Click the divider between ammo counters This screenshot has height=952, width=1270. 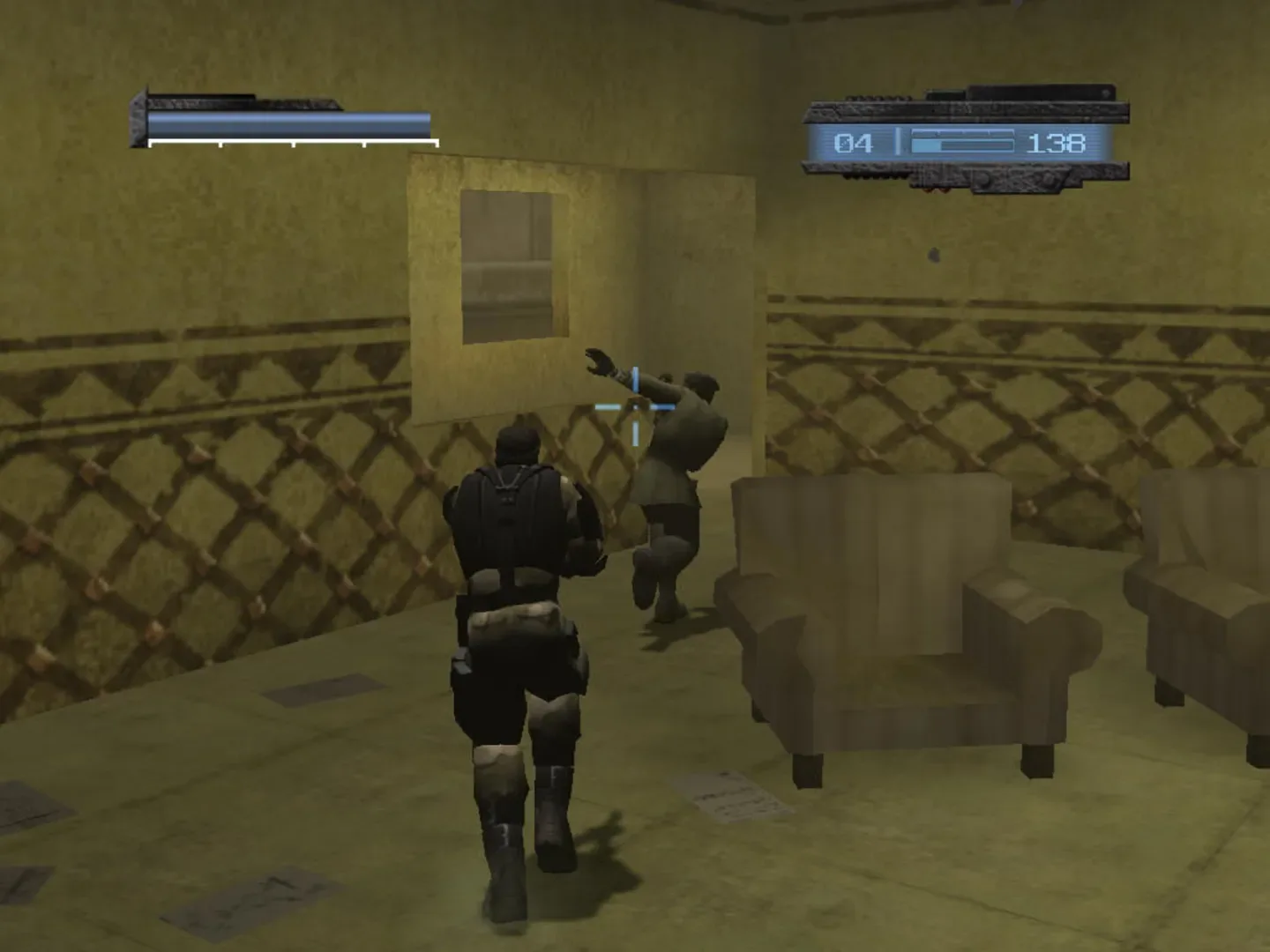pos(898,141)
